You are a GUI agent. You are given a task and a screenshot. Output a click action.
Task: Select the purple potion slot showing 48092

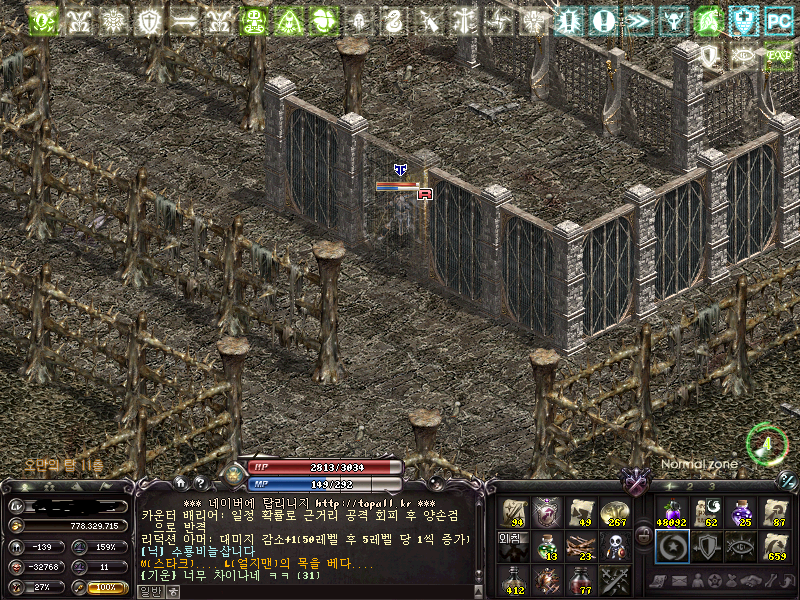click(672, 513)
